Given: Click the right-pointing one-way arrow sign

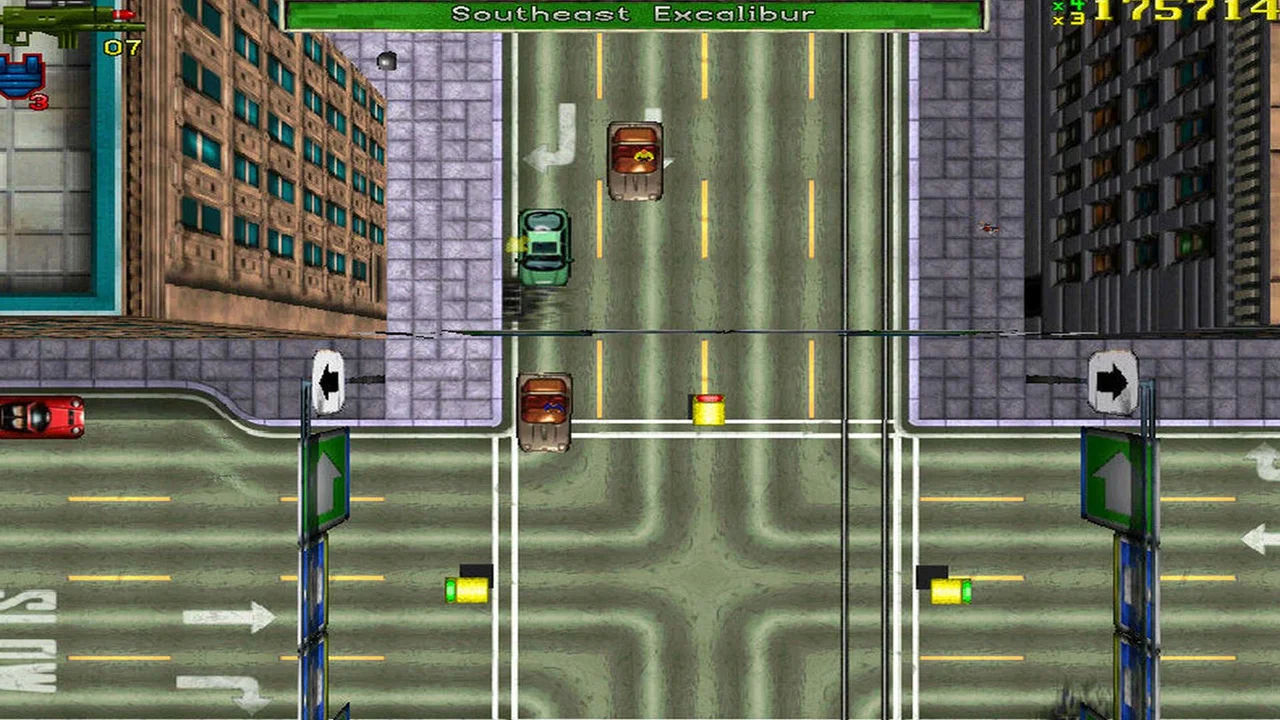Looking at the screenshot, I should 1115,380.
